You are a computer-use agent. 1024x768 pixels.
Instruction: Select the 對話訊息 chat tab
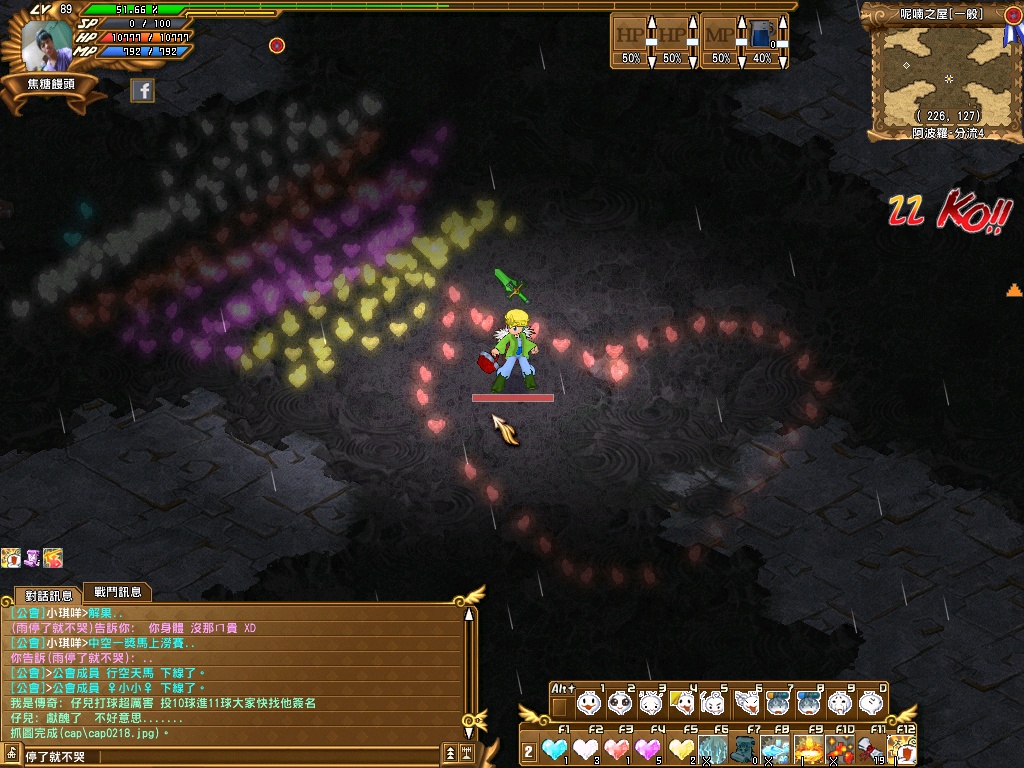tap(48, 595)
